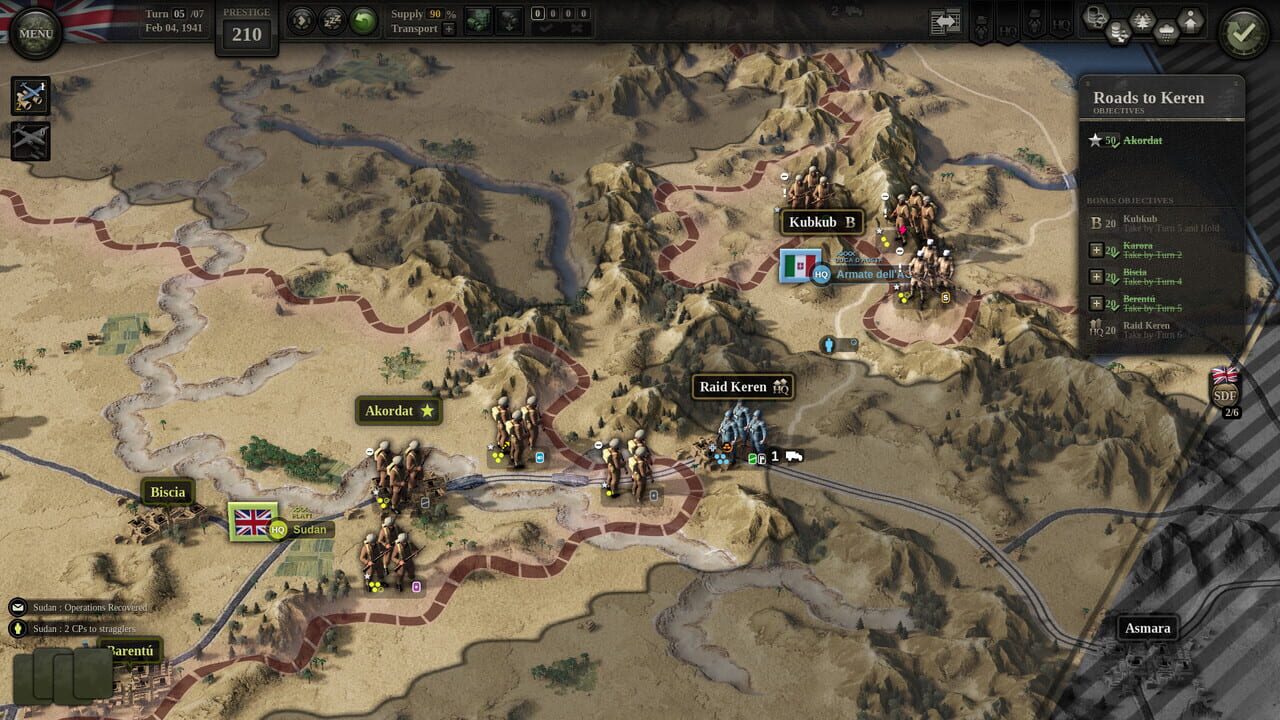Select the supply depot hexagon icon
The width and height of the screenshot is (1280, 720).
1096,17
